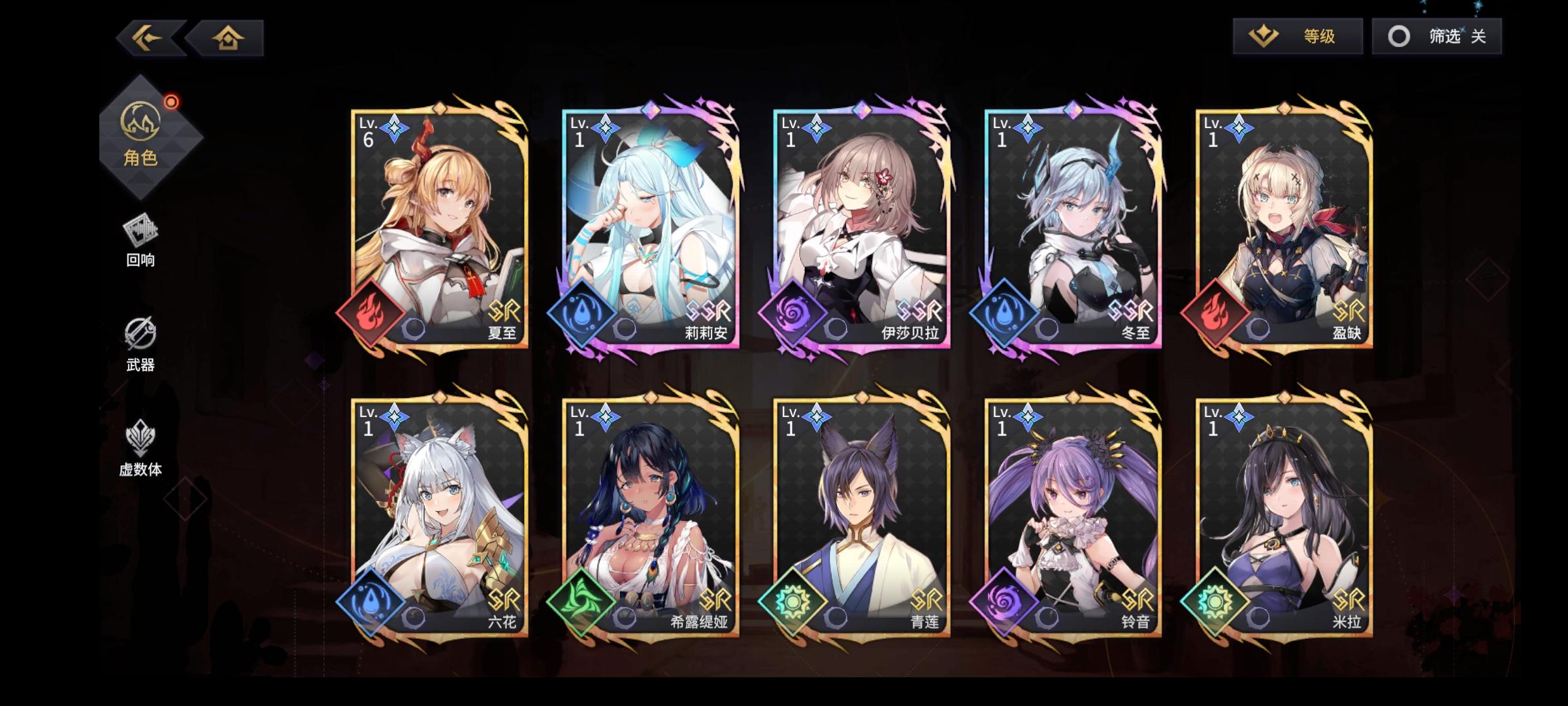Open the 等级 level sorting dropdown
The height and width of the screenshot is (706, 1568).
1297,37
